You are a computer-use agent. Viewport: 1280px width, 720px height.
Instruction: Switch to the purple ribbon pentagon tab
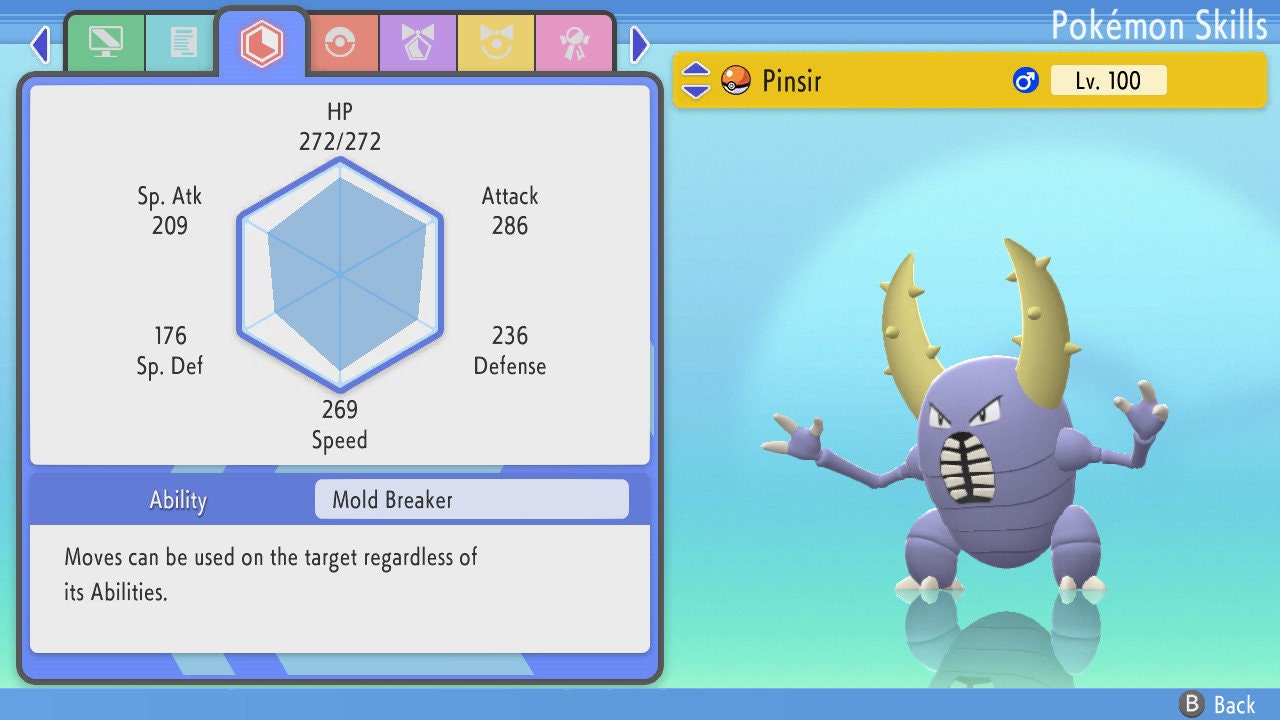417,42
